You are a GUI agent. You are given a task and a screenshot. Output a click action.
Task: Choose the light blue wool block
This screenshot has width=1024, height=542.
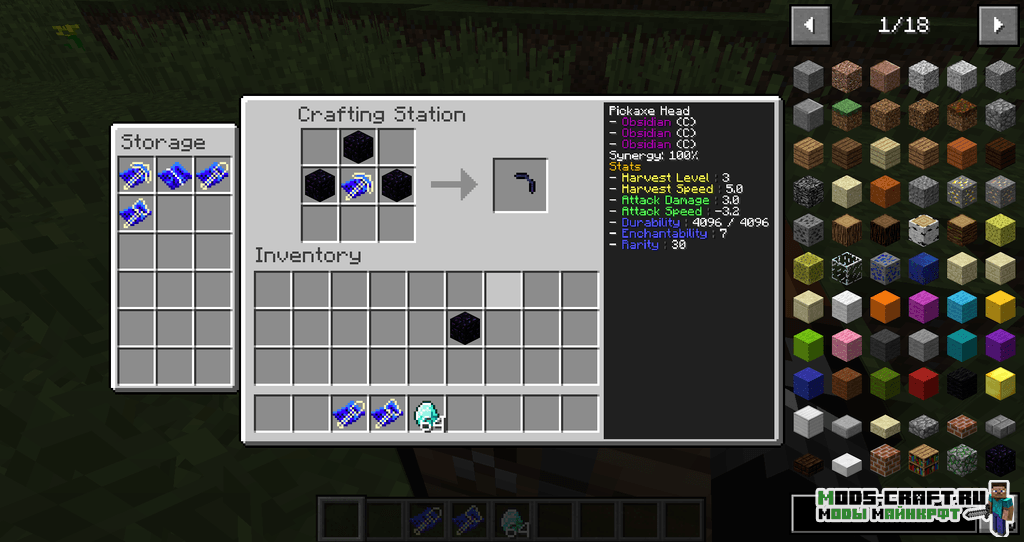click(962, 306)
